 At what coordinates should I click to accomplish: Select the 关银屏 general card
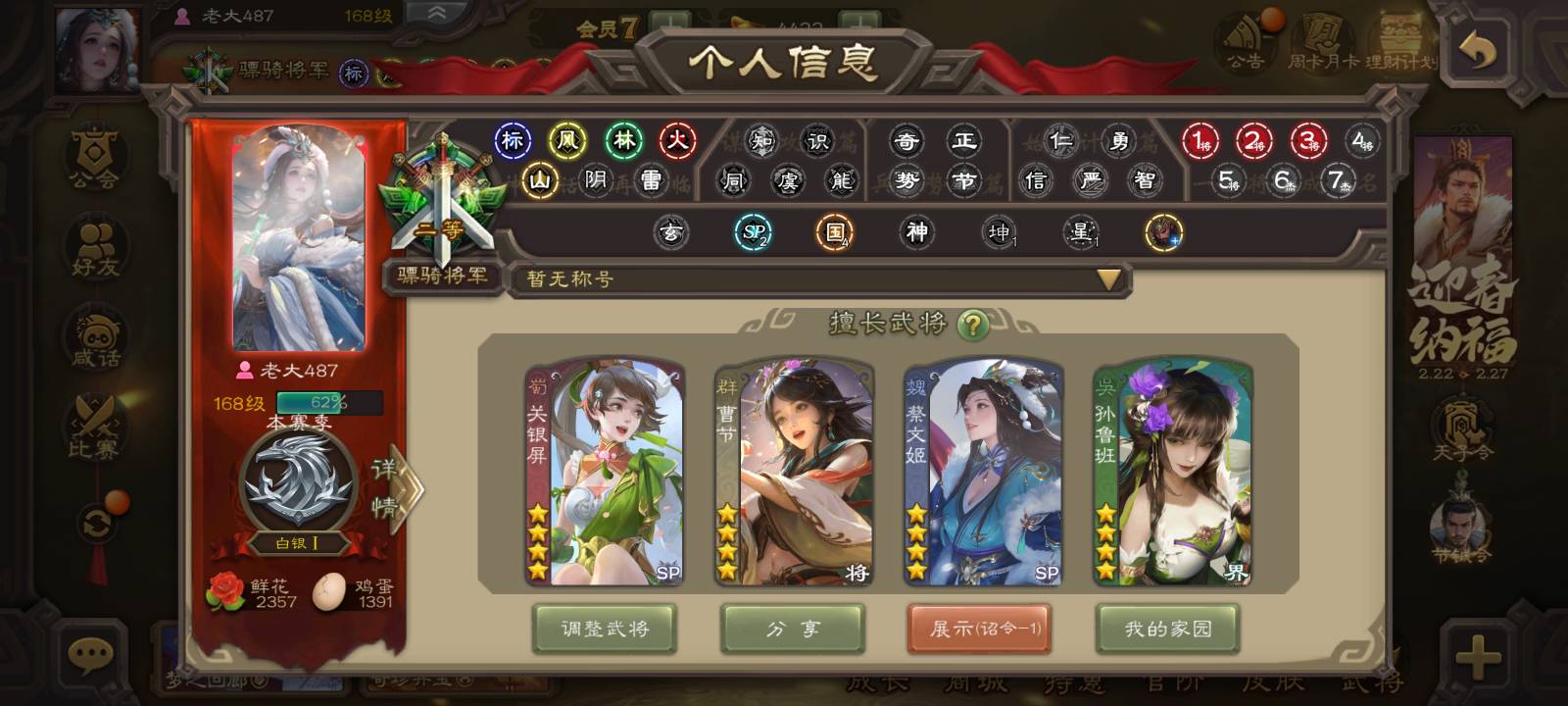coord(605,473)
